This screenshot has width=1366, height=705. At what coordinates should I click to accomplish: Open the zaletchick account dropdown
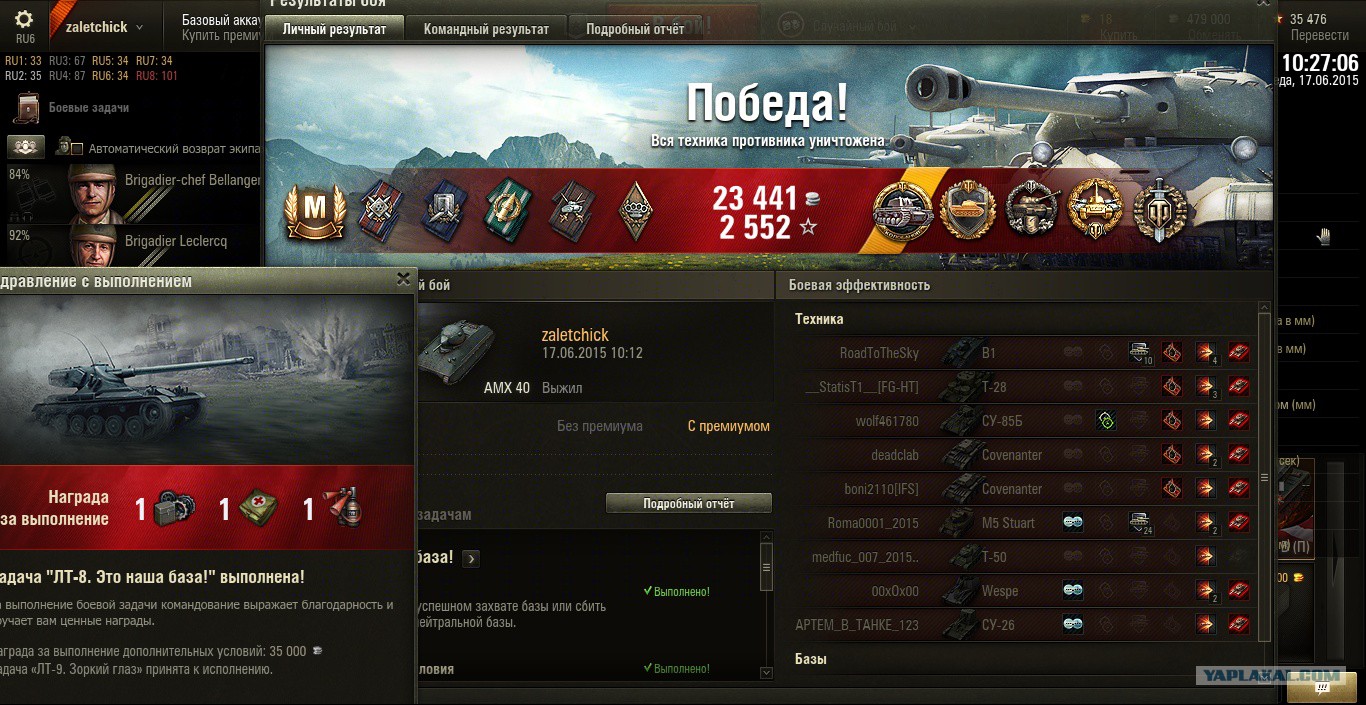point(104,28)
